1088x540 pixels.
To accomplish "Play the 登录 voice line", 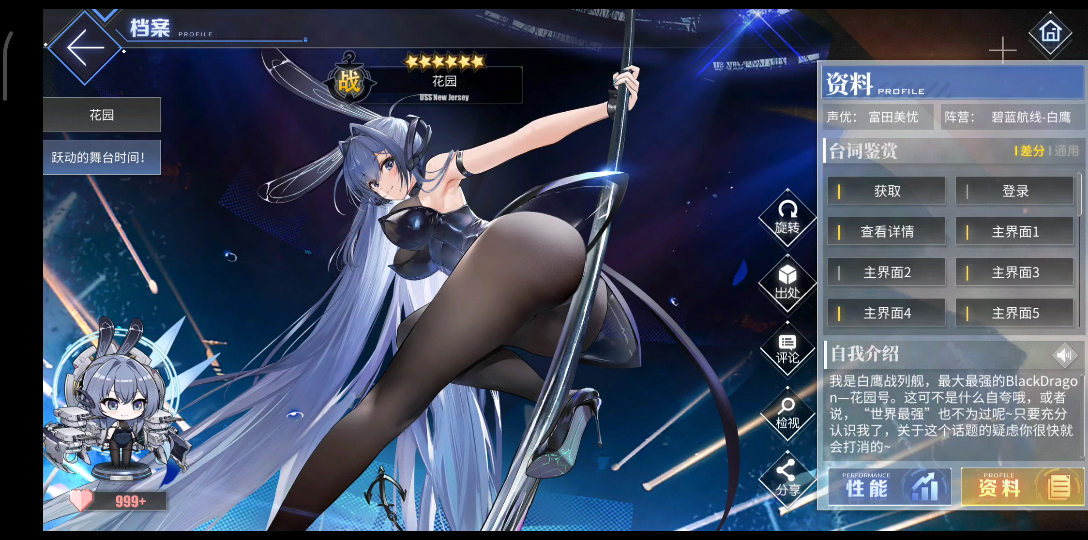I will [1015, 191].
